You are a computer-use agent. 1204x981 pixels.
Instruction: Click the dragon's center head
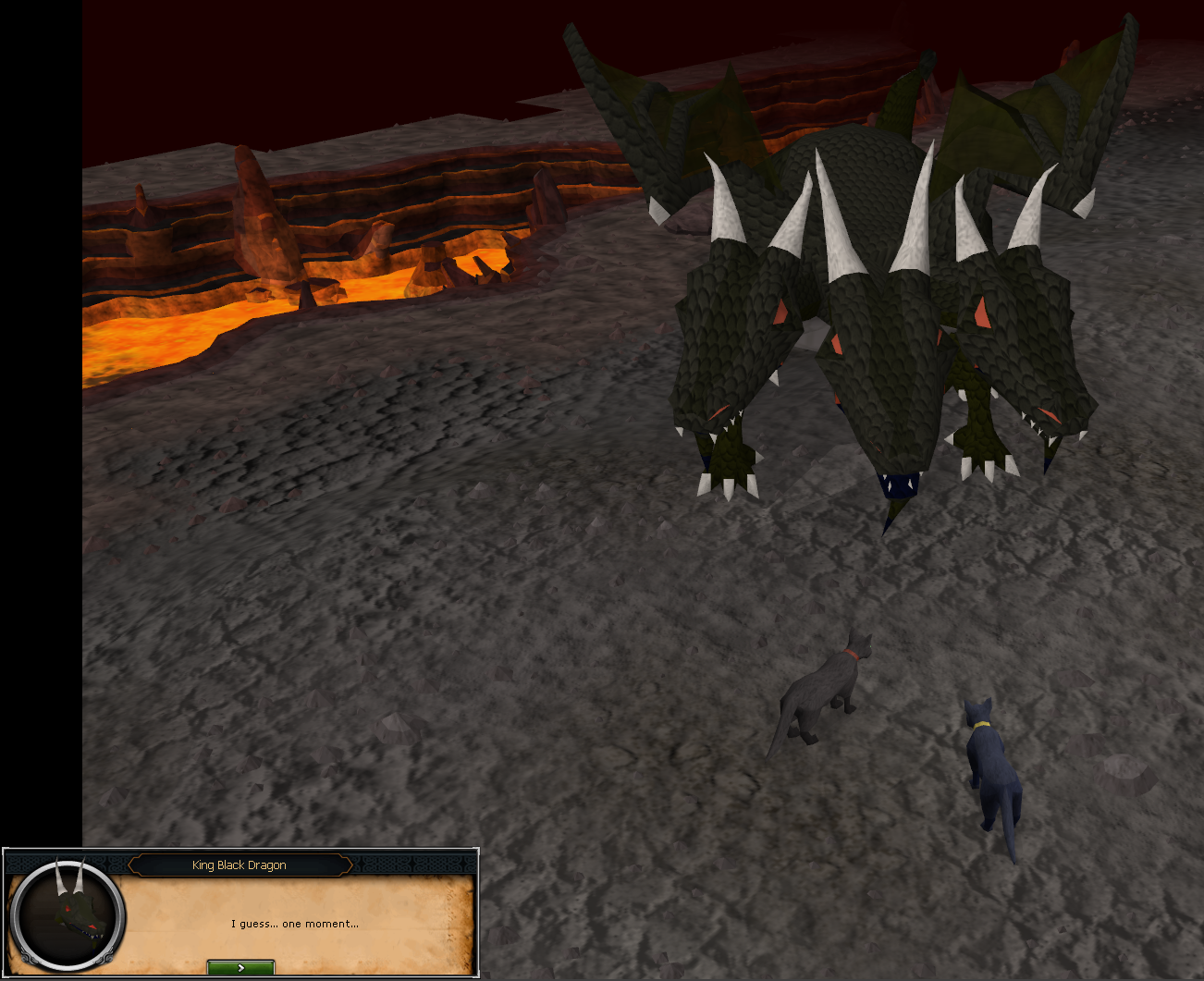(883, 370)
